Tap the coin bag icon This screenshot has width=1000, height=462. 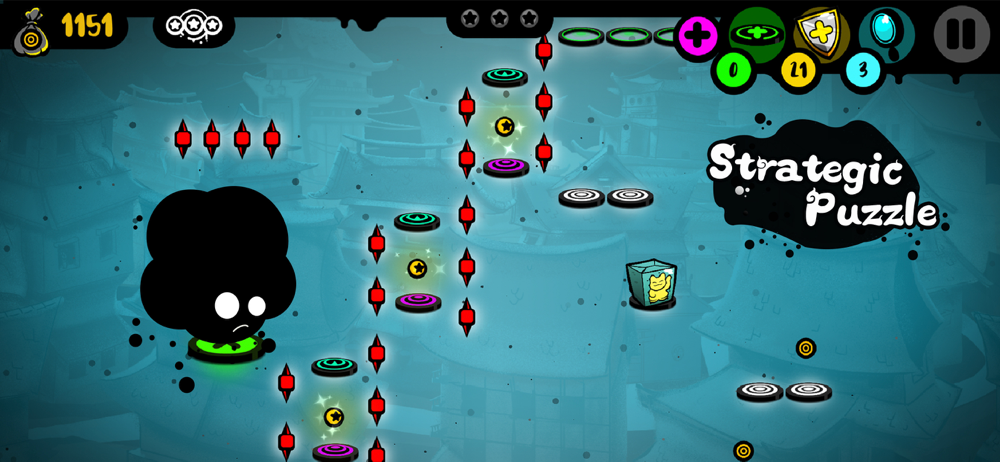pos(31,29)
